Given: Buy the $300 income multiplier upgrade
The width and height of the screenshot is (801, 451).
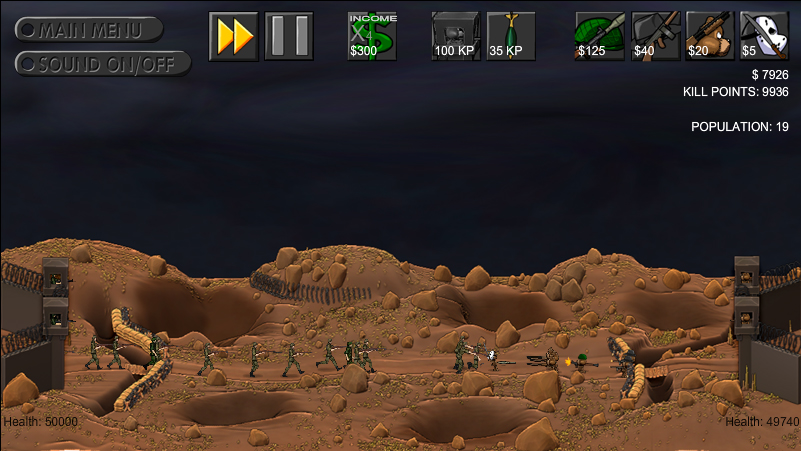Looking at the screenshot, I should [372, 36].
